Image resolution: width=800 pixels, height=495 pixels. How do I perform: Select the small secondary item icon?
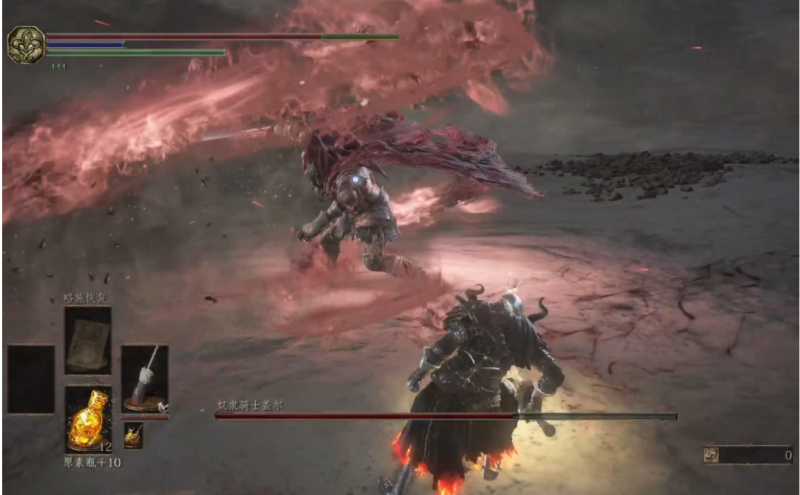pos(133,435)
